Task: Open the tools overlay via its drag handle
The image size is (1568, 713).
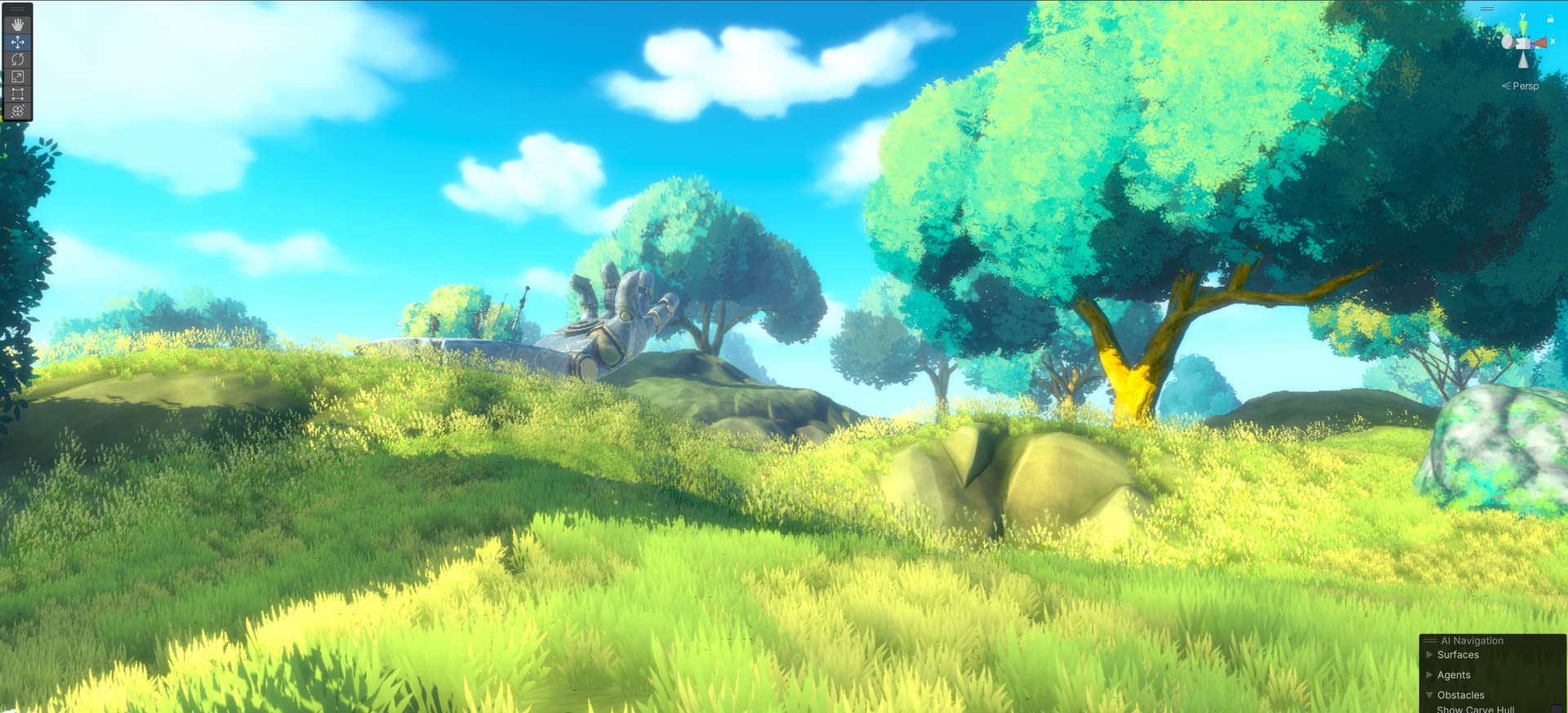Action: click(17, 7)
